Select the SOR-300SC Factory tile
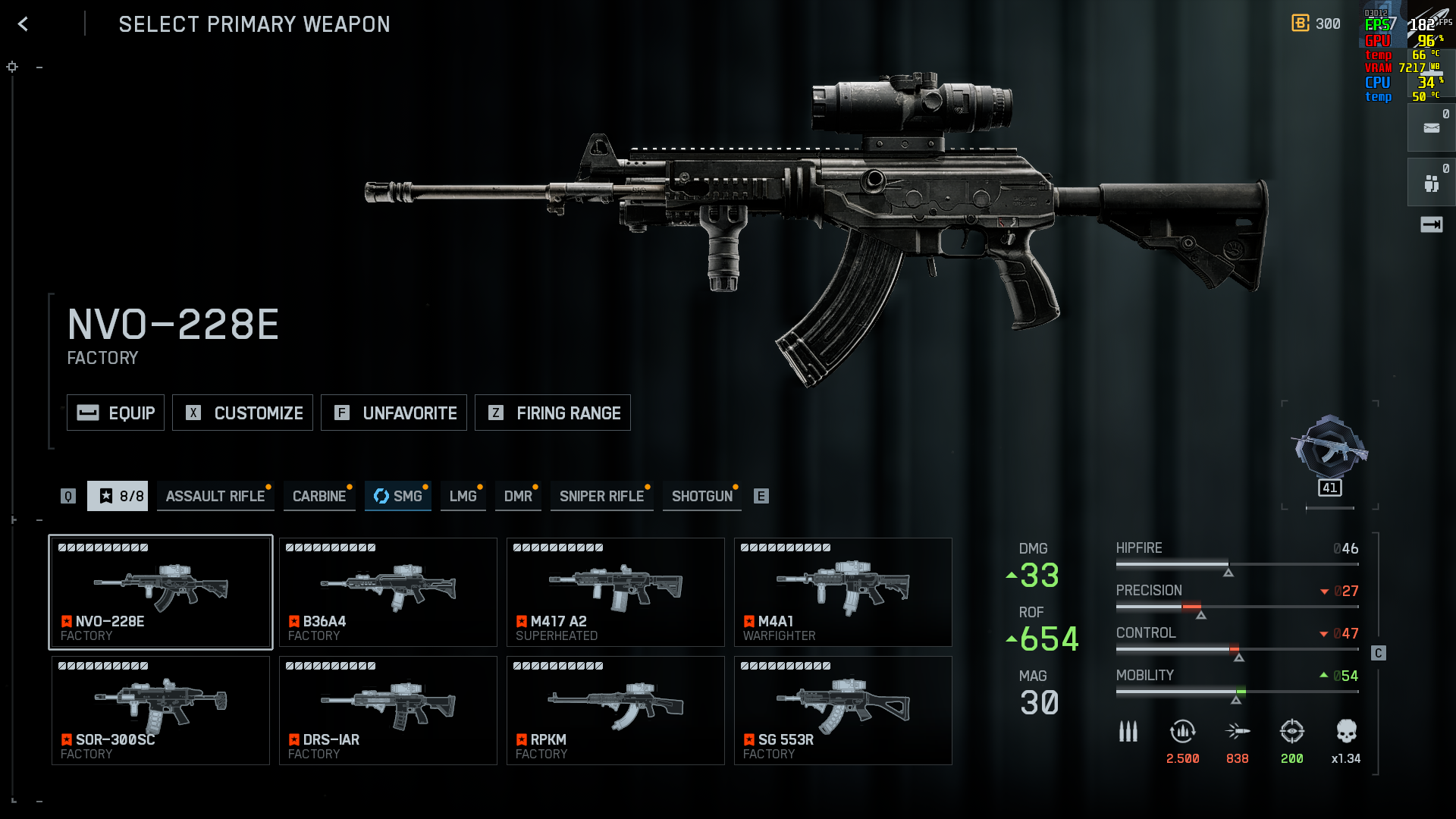1456x819 pixels. (160, 711)
